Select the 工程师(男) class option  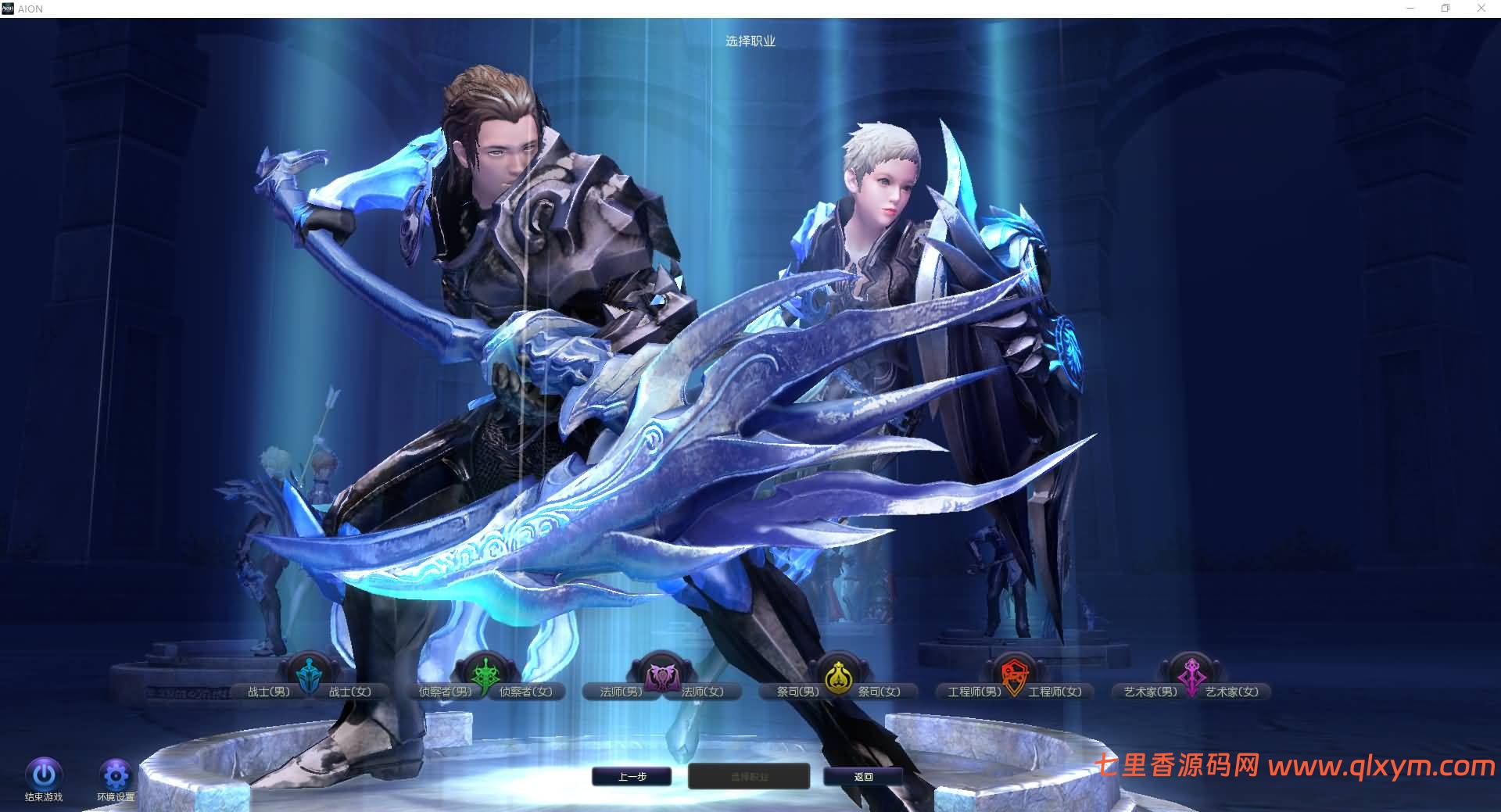click(973, 692)
